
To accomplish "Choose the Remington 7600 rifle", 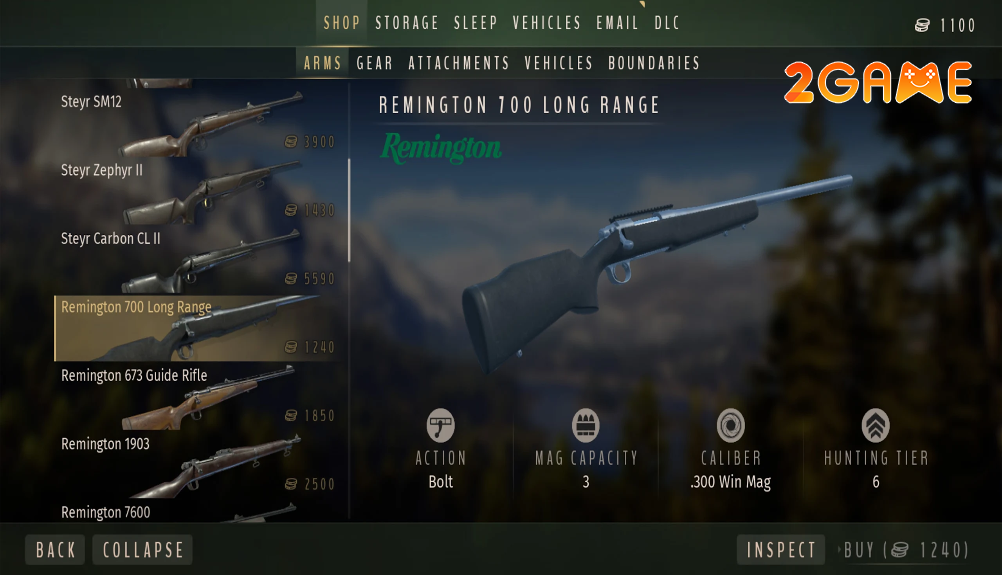I will pos(198,513).
